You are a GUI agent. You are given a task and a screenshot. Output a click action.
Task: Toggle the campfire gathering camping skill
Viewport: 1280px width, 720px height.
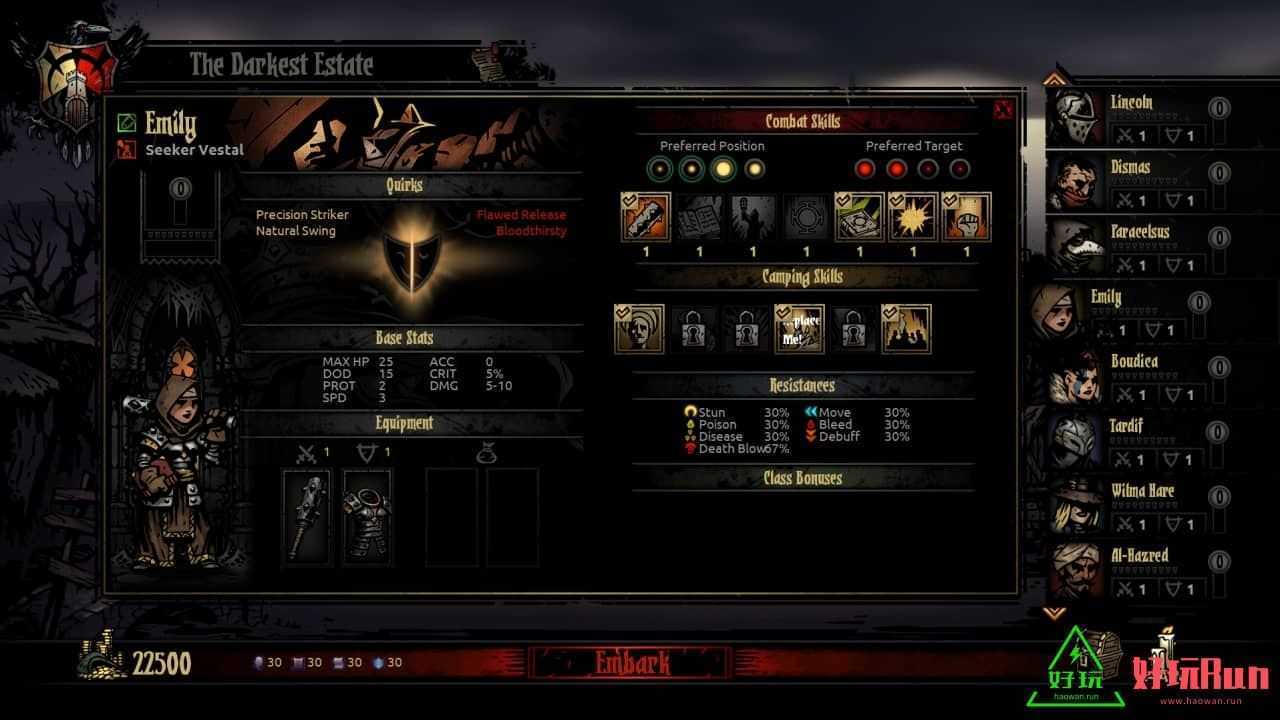coord(906,329)
